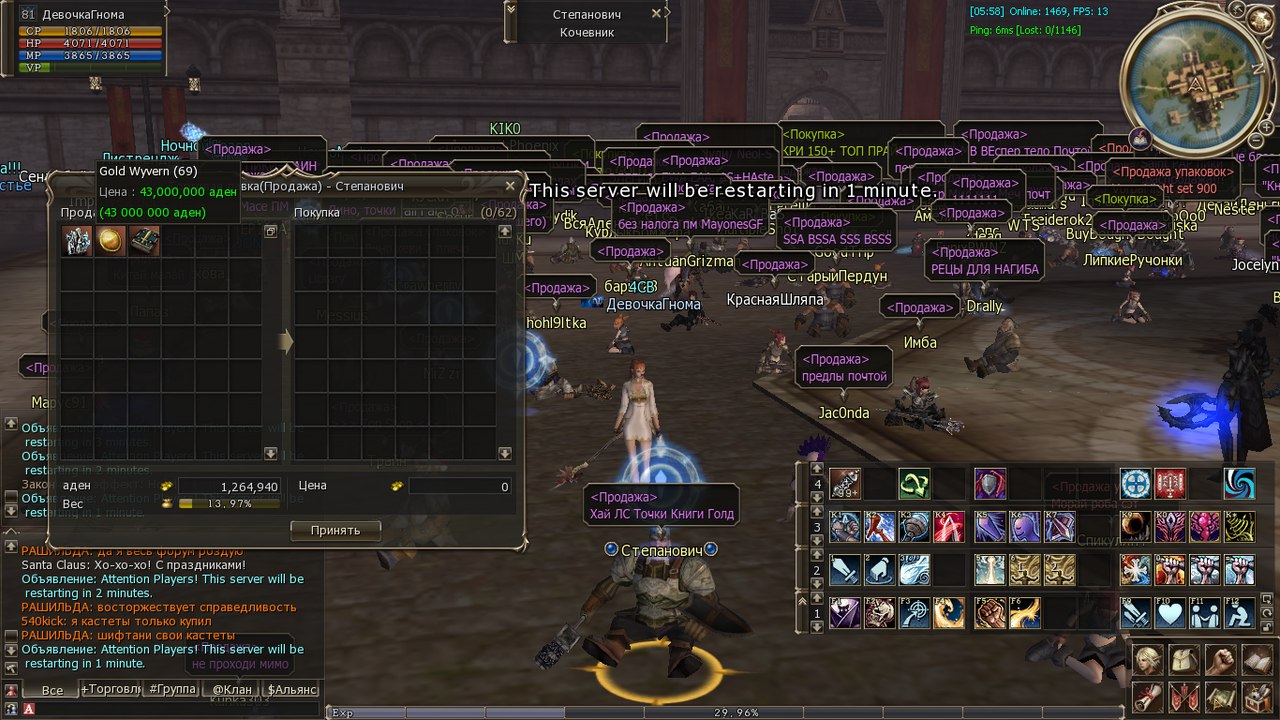This screenshot has height=720, width=1280.
Task: Open the clan banners menu icon
Action: click(x=1185, y=696)
